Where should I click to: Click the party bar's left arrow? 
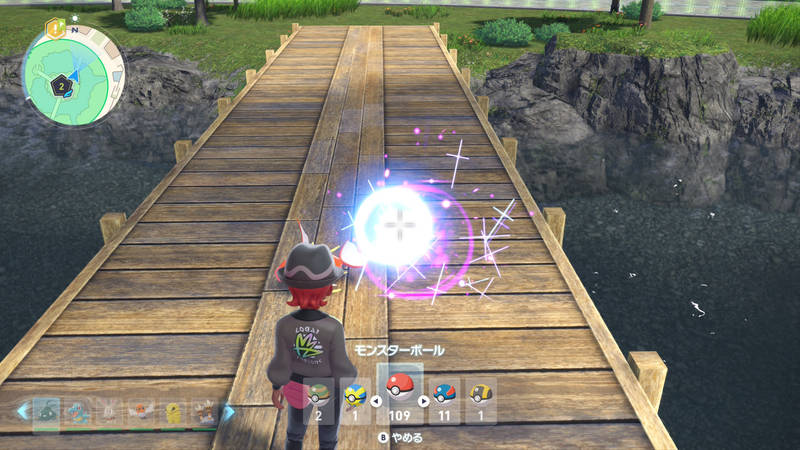[21, 411]
